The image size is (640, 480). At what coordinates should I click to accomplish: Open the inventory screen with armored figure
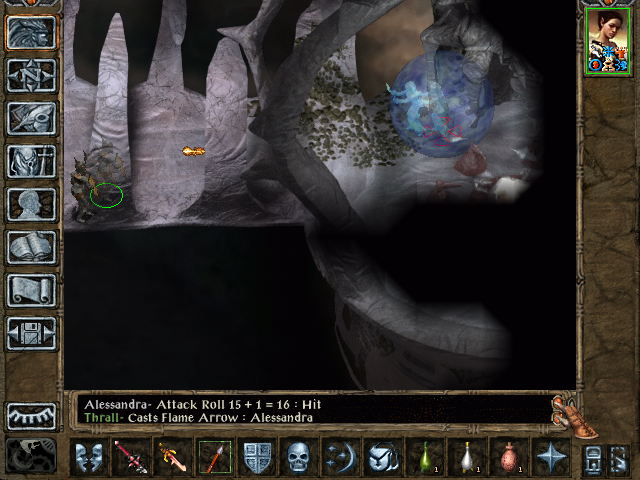click(31, 161)
